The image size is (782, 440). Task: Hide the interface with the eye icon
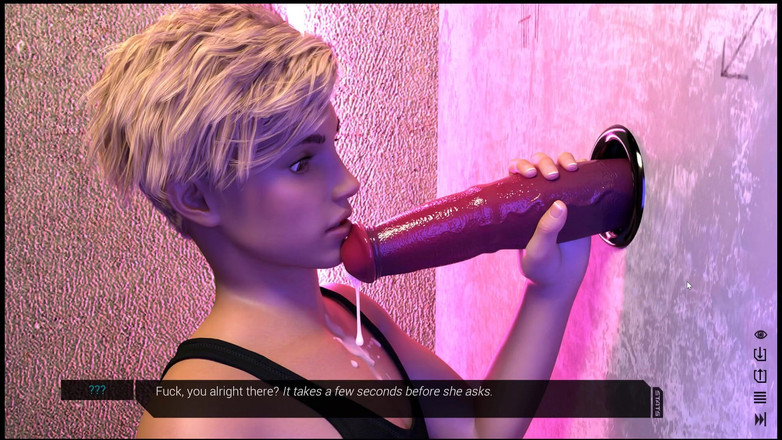pyautogui.click(x=760, y=335)
